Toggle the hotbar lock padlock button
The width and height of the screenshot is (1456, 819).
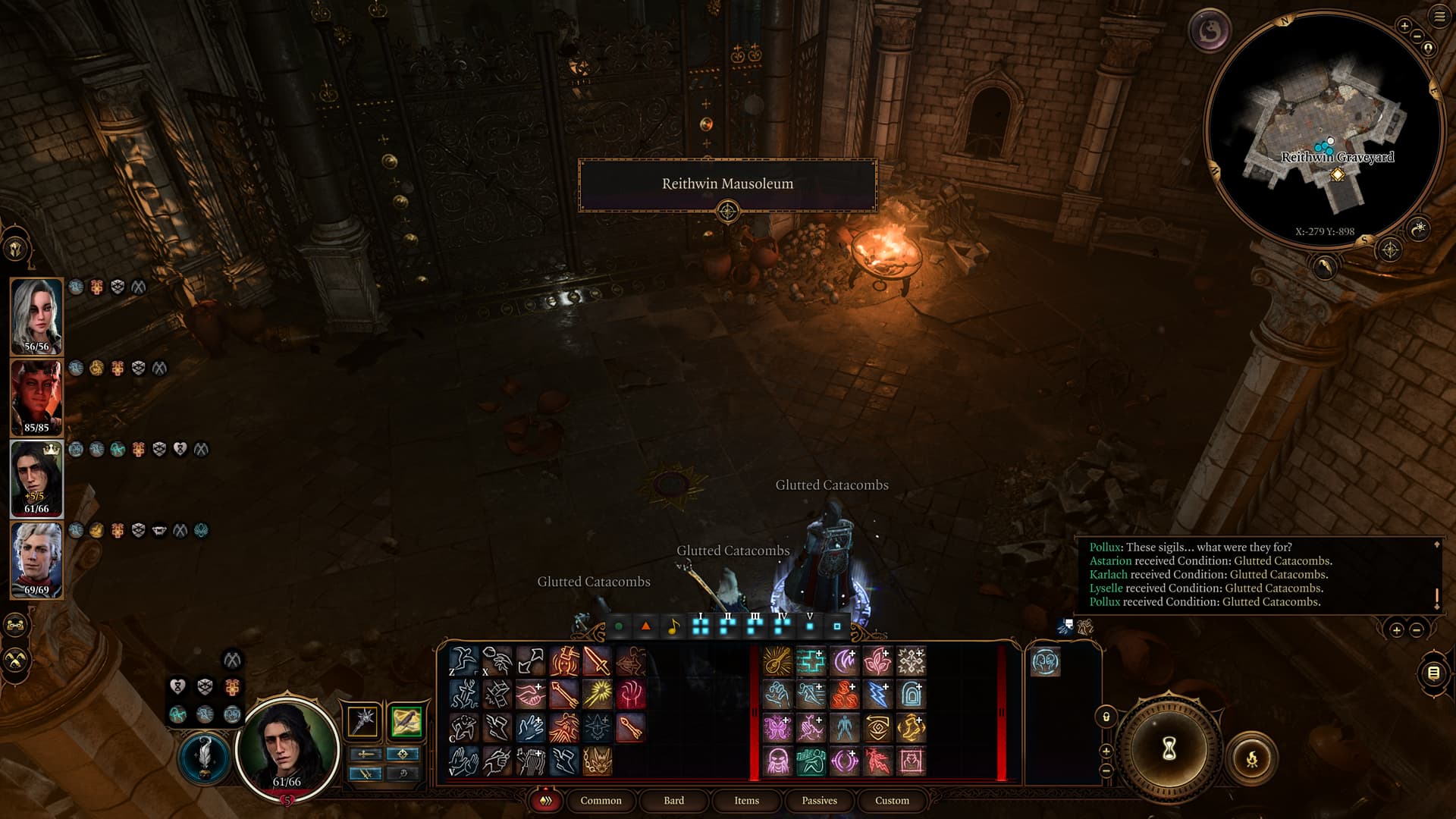point(1106,717)
